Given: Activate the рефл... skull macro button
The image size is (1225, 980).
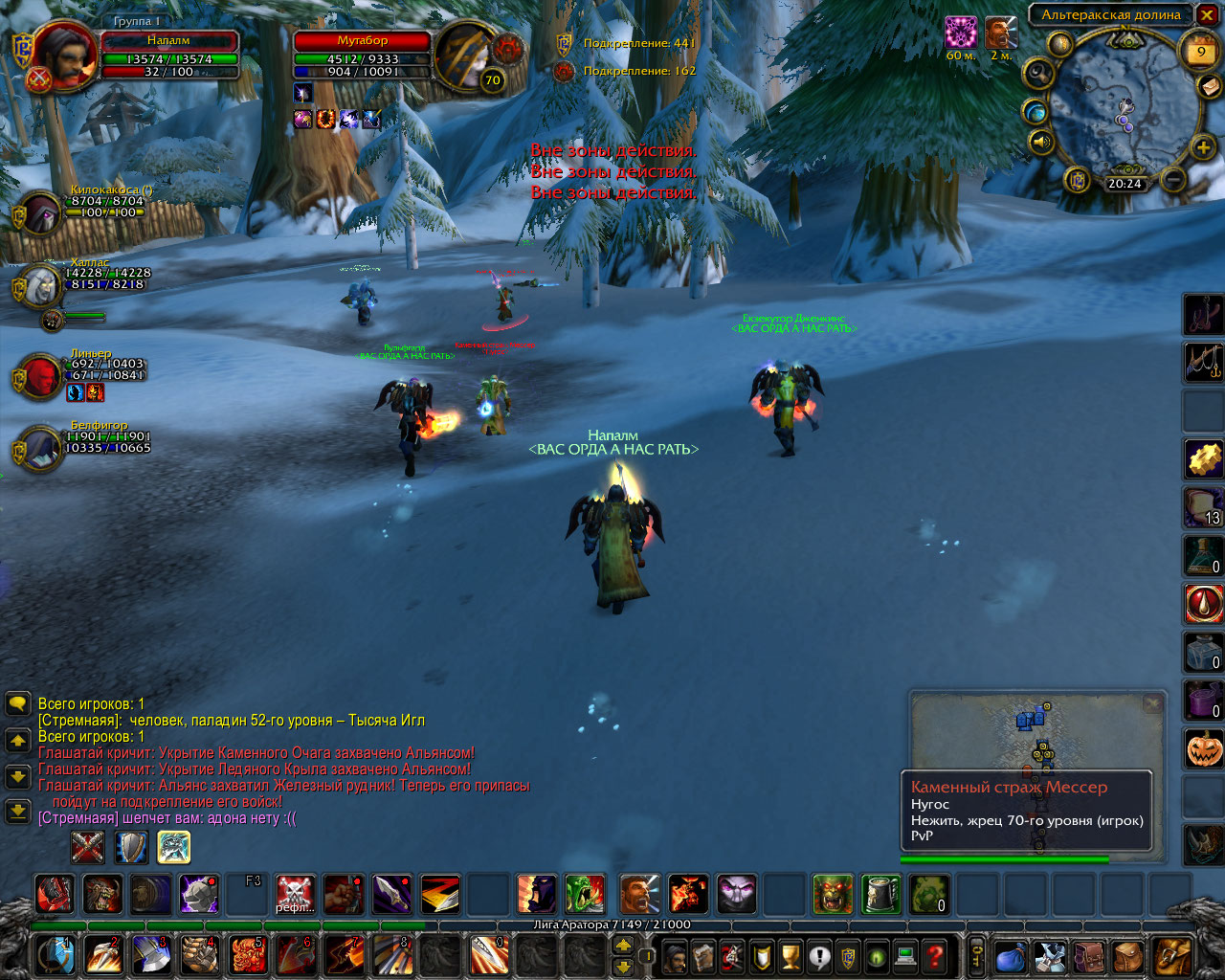Looking at the screenshot, I should [x=295, y=895].
